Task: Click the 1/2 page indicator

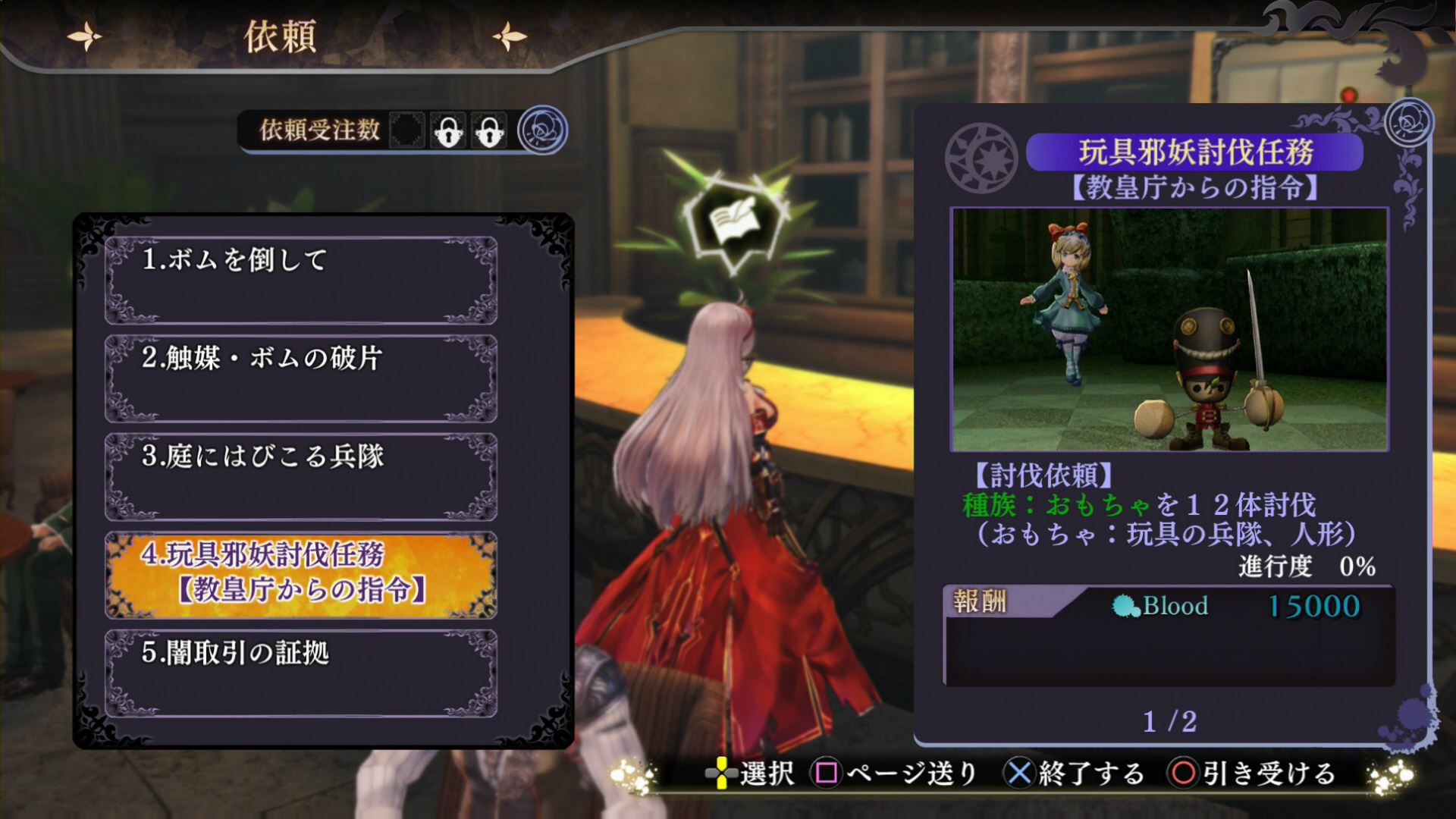Action: coord(1169,721)
